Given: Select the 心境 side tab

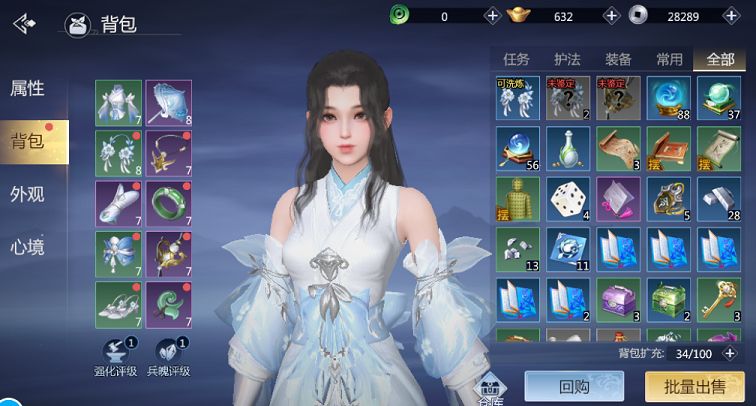Looking at the screenshot, I should [28, 247].
